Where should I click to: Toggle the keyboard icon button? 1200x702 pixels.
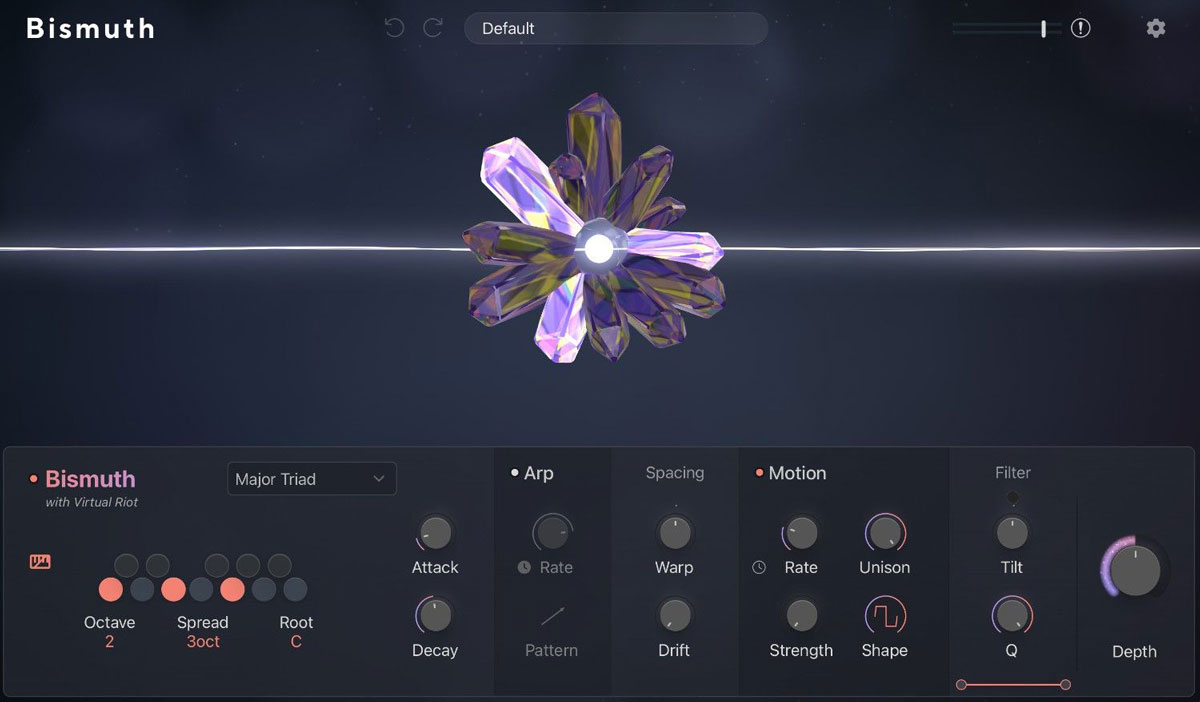coord(40,562)
